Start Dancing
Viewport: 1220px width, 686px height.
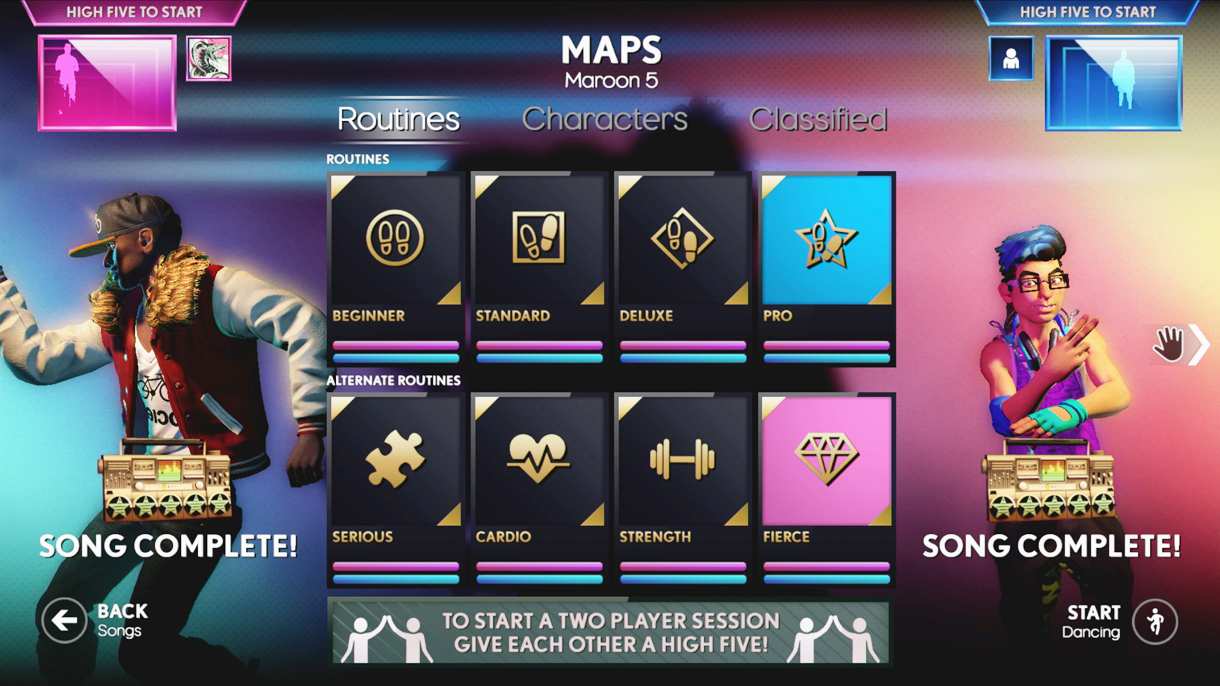tap(1155, 622)
